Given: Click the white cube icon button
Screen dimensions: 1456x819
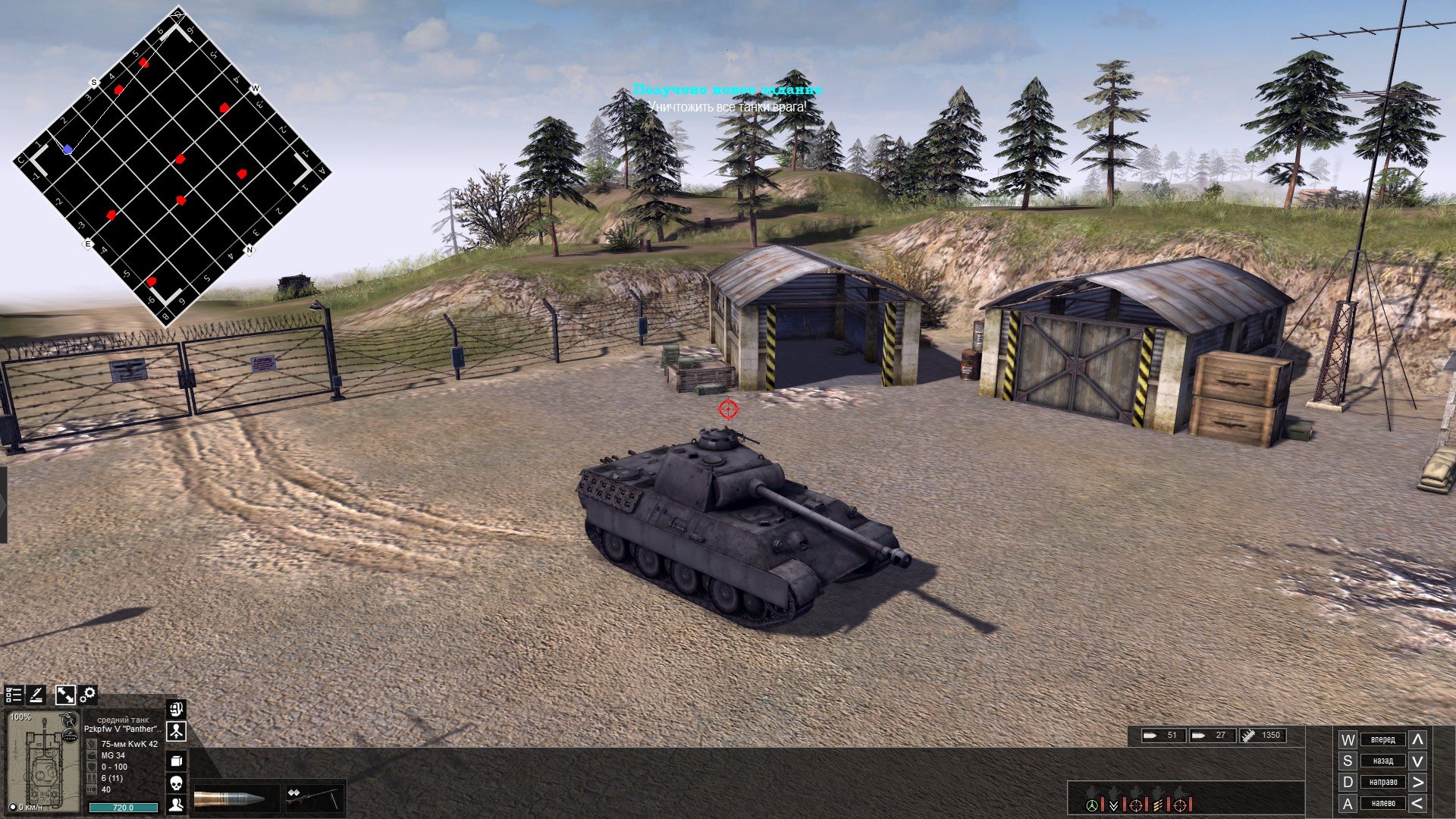Looking at the screenshot, I should coord(176,761).
